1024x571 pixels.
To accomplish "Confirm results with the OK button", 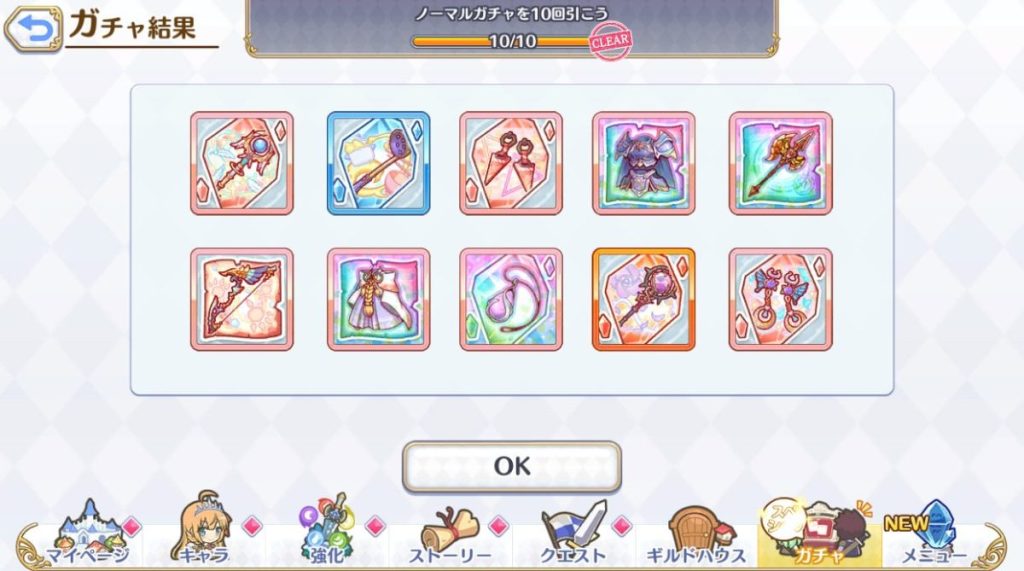I will coord(511,466).
